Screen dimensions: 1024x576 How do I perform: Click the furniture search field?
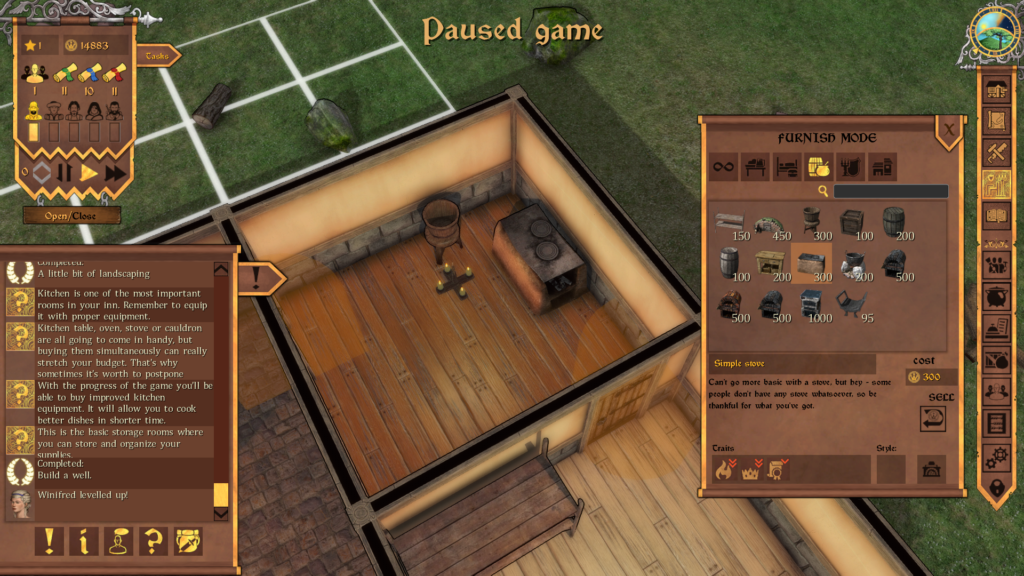pyautogui.click(x=890, y=191)
